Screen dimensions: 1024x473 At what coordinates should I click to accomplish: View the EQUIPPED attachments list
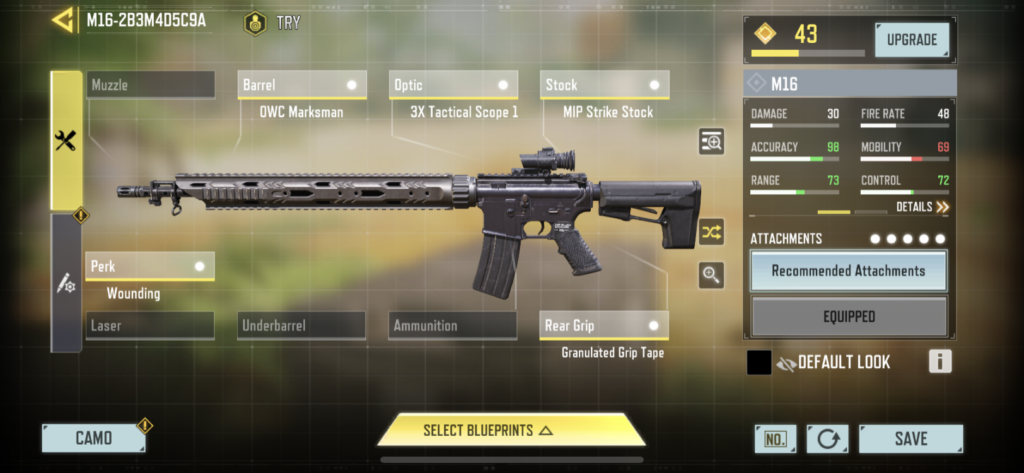coord(848,317)
